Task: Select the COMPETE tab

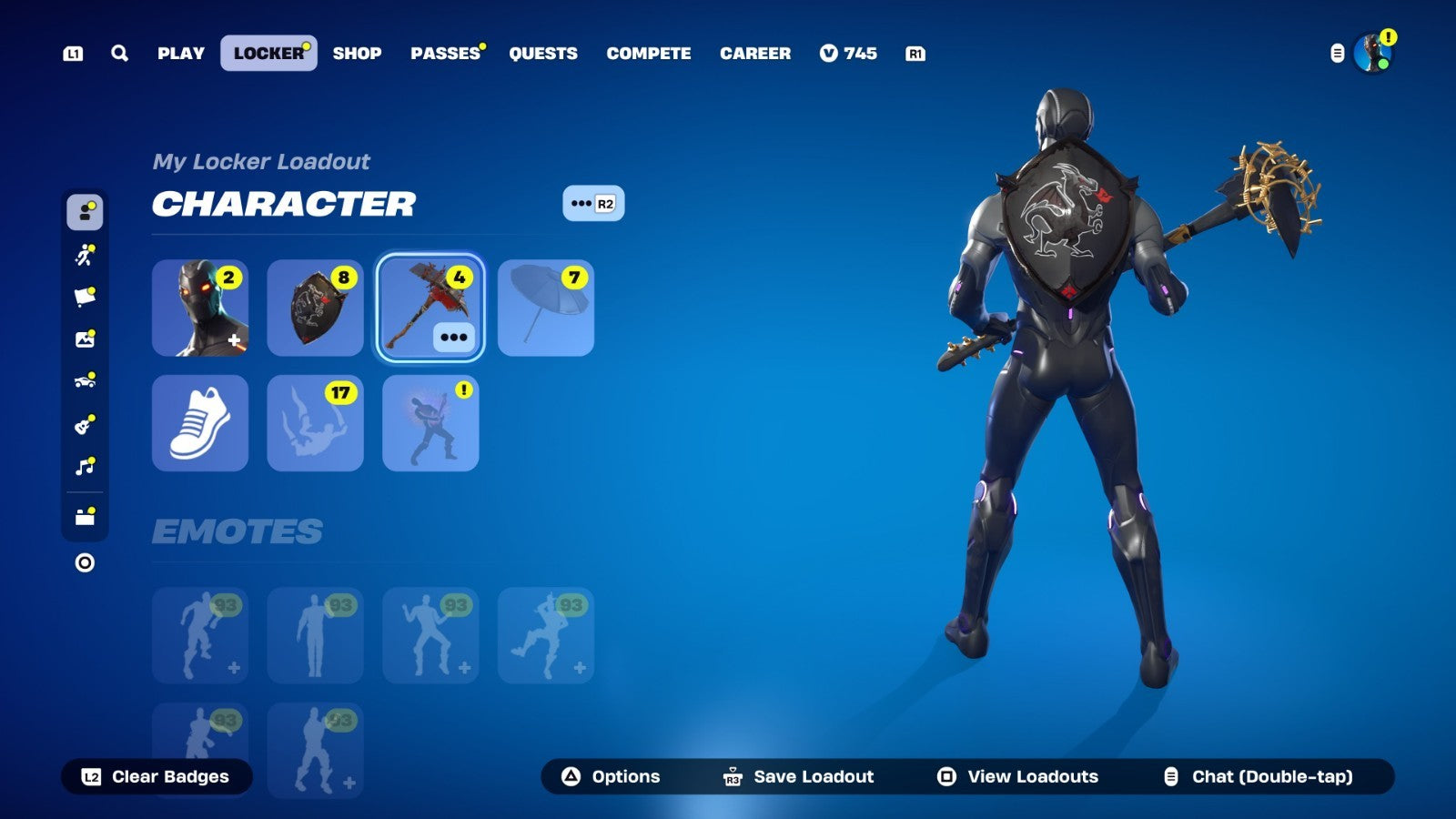Action: pos(649,54)
